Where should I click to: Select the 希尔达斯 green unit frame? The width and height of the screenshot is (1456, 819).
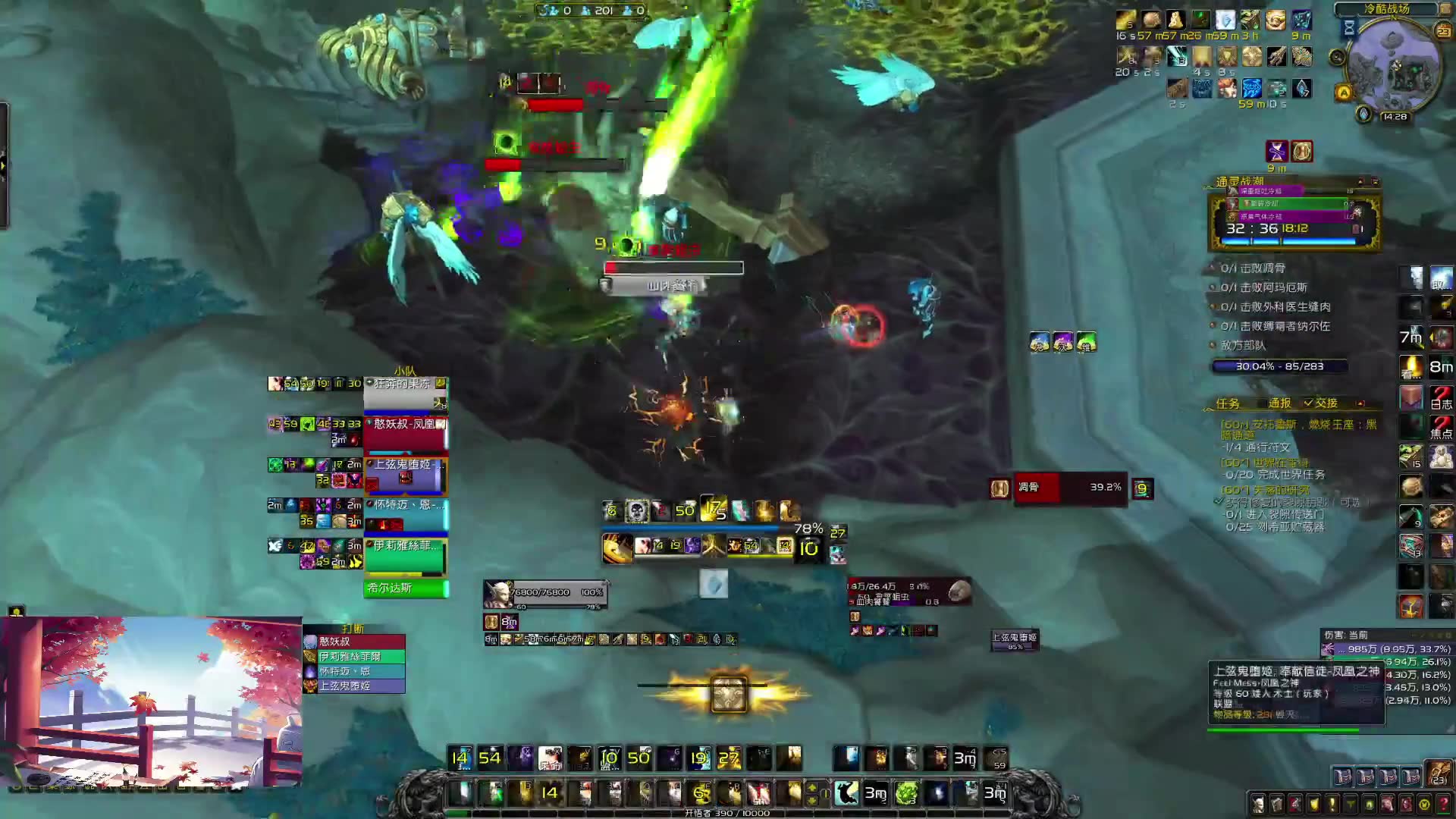[x=406, y=588]
